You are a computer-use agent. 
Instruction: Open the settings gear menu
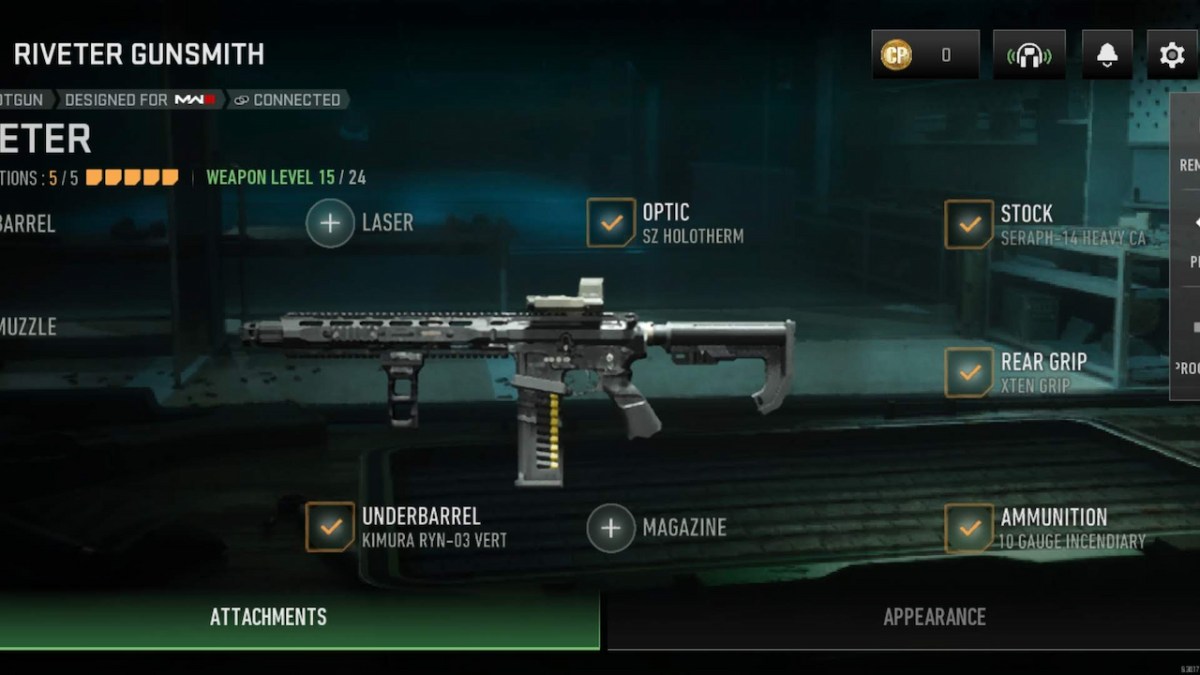1171,55
